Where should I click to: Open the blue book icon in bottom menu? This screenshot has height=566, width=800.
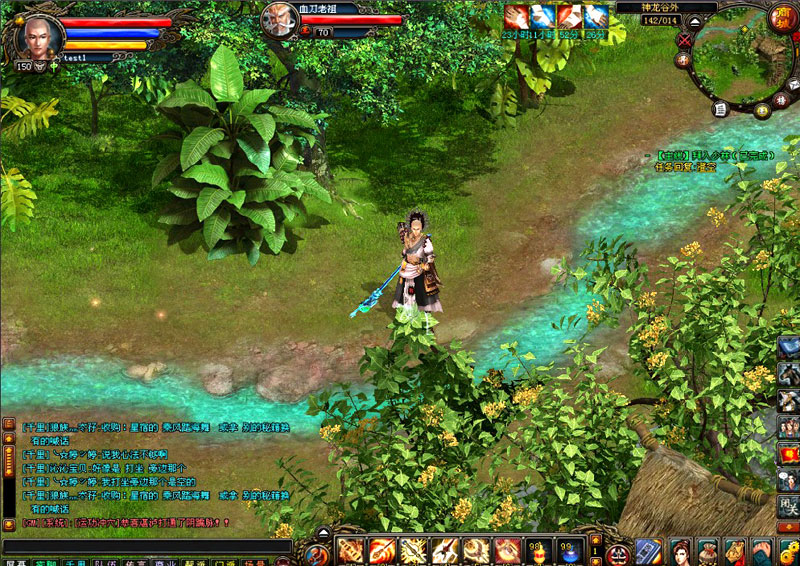tap(648, 550)
